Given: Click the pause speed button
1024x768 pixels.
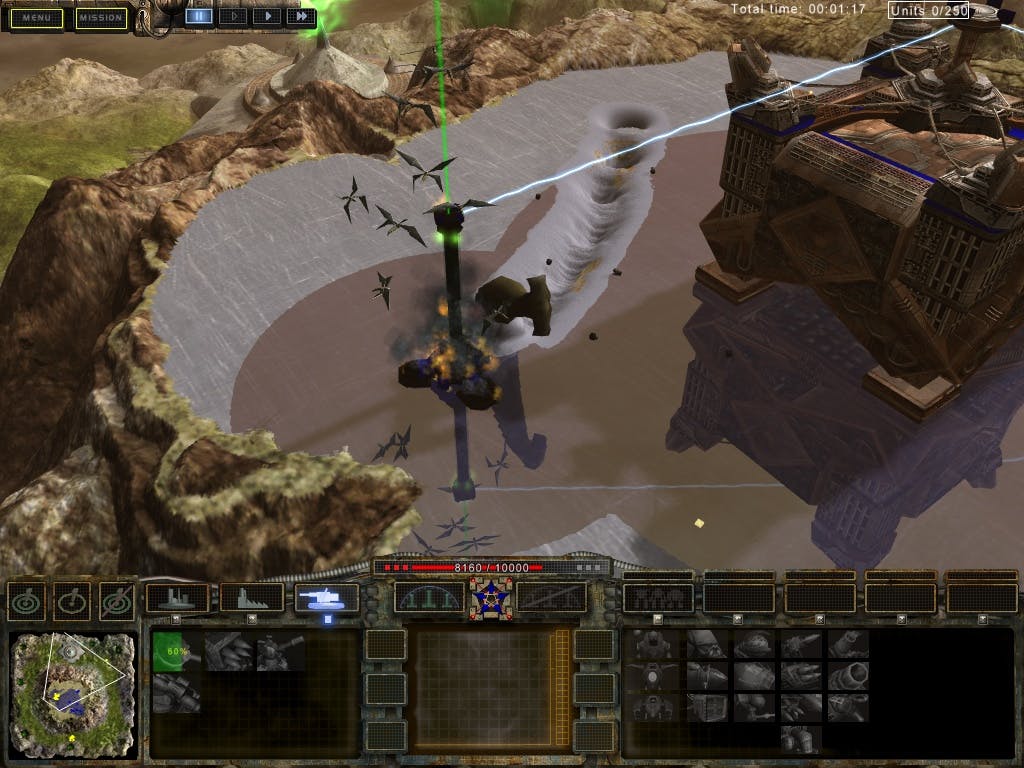Looking at the screenshot, I should pyautogui.click(x=198, y=16).
